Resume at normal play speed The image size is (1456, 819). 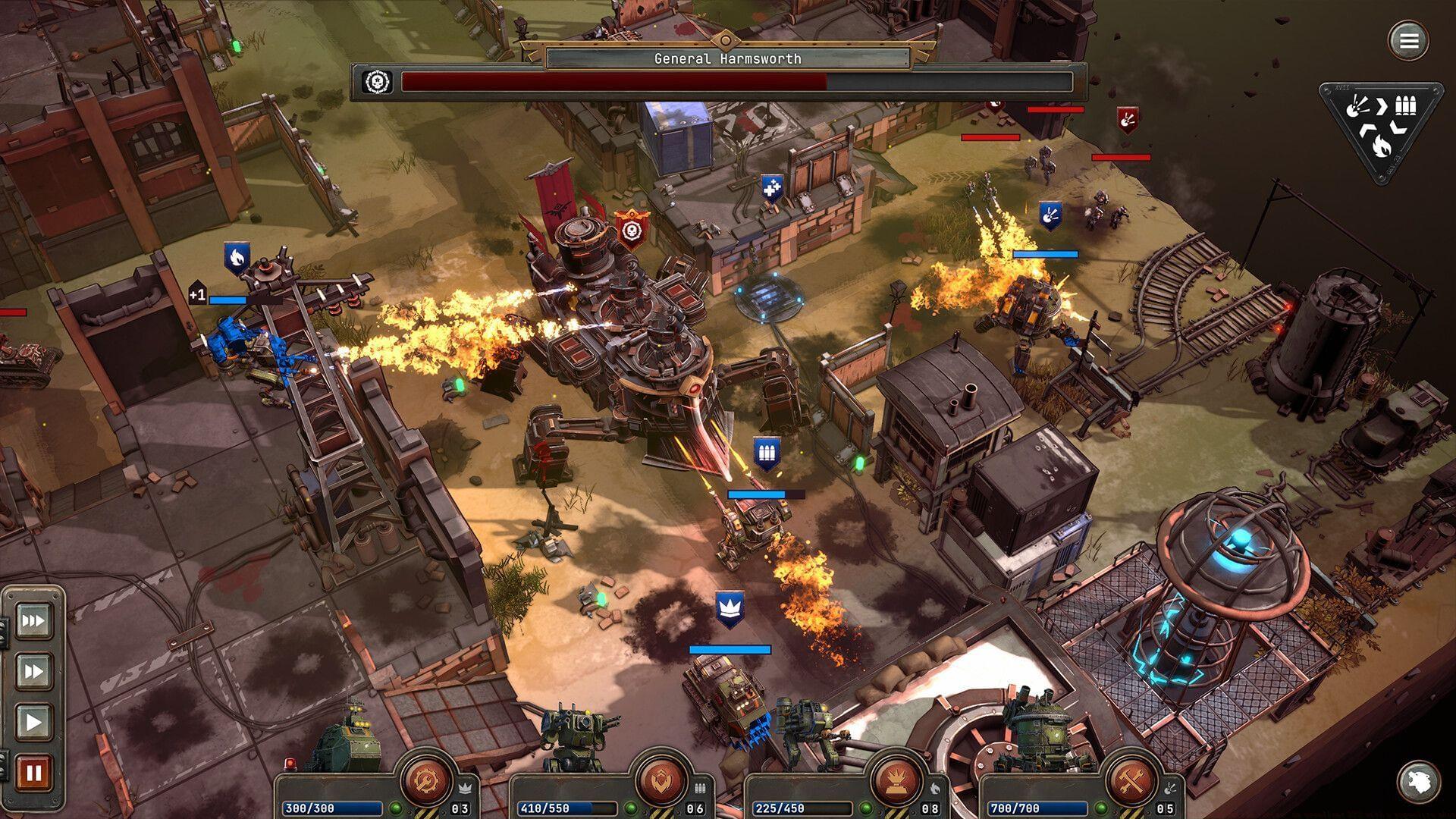[33, 721]
